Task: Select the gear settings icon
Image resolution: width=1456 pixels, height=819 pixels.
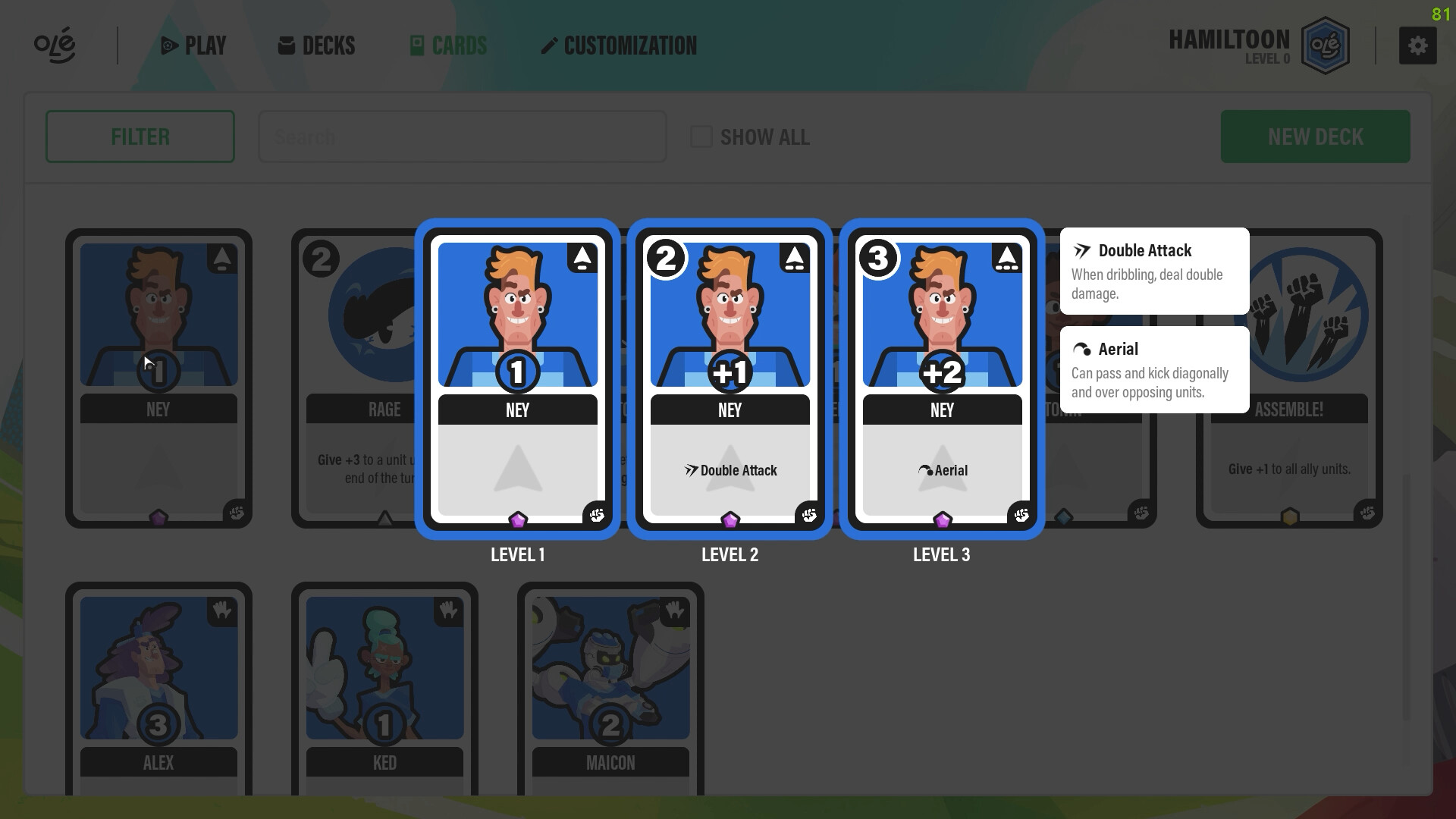Action: (1418, 45)
